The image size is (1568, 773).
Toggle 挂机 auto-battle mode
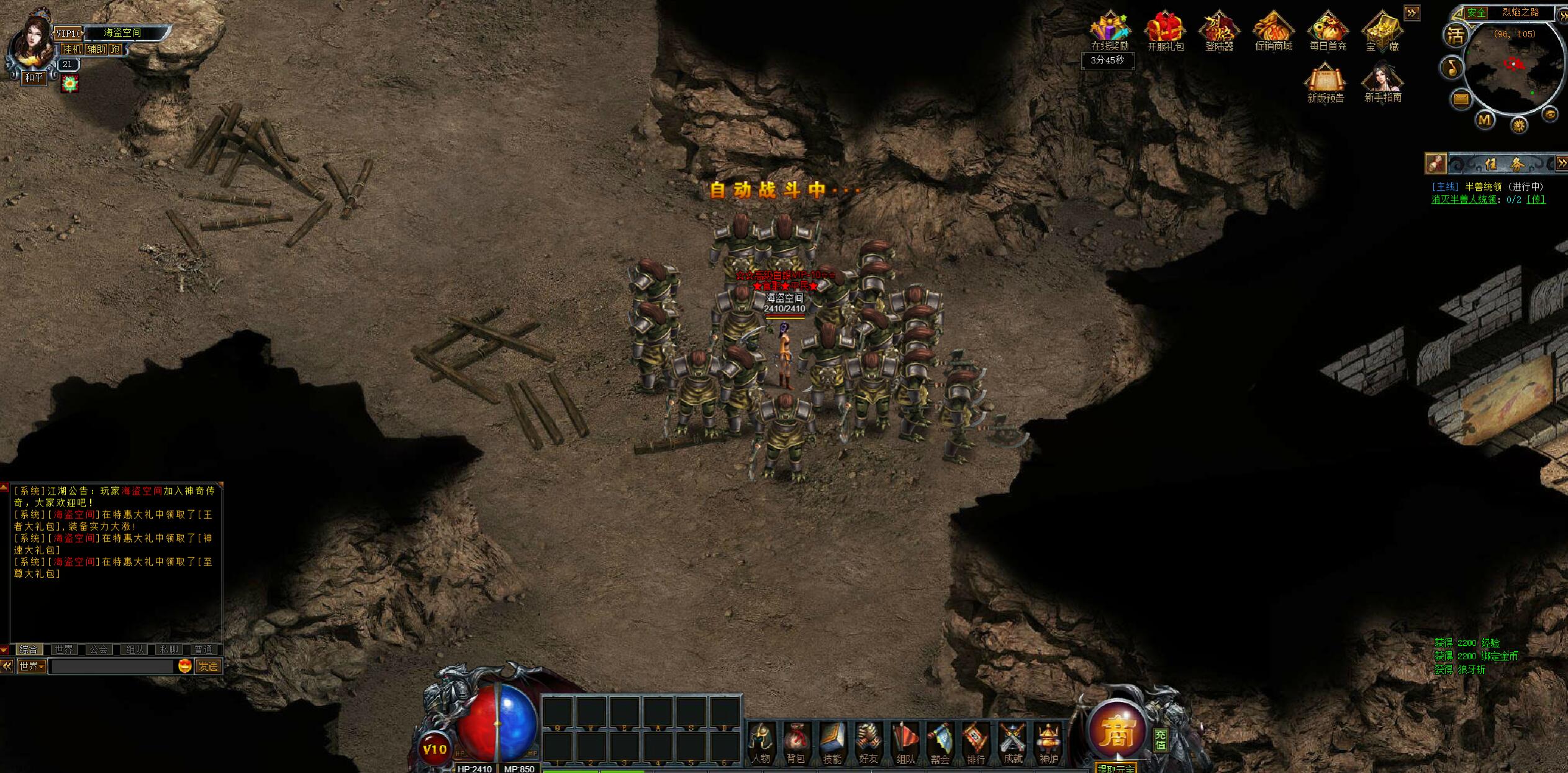(x=71, y=49)
